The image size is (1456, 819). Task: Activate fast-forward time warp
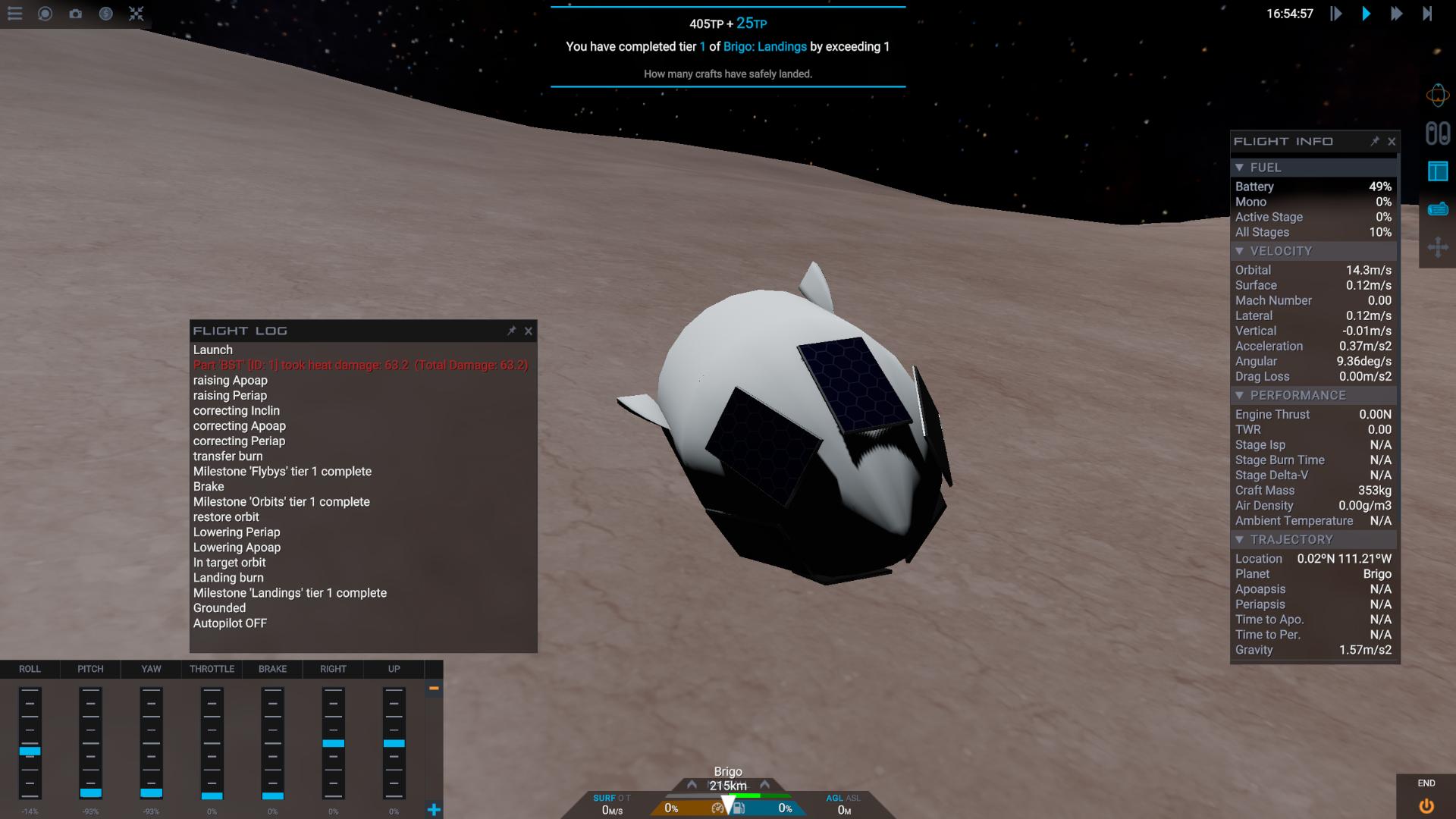tap(1396, 14)
